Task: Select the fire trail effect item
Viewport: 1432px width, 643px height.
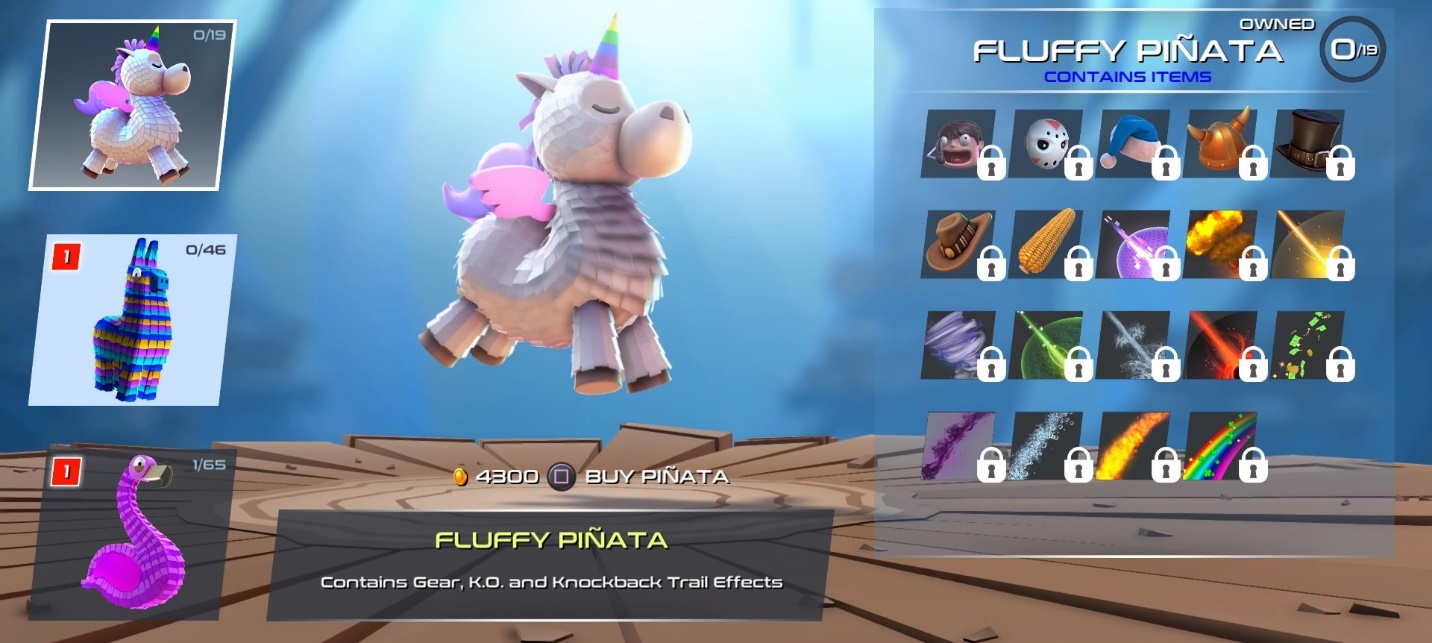Action: (x=1133, y=446)
